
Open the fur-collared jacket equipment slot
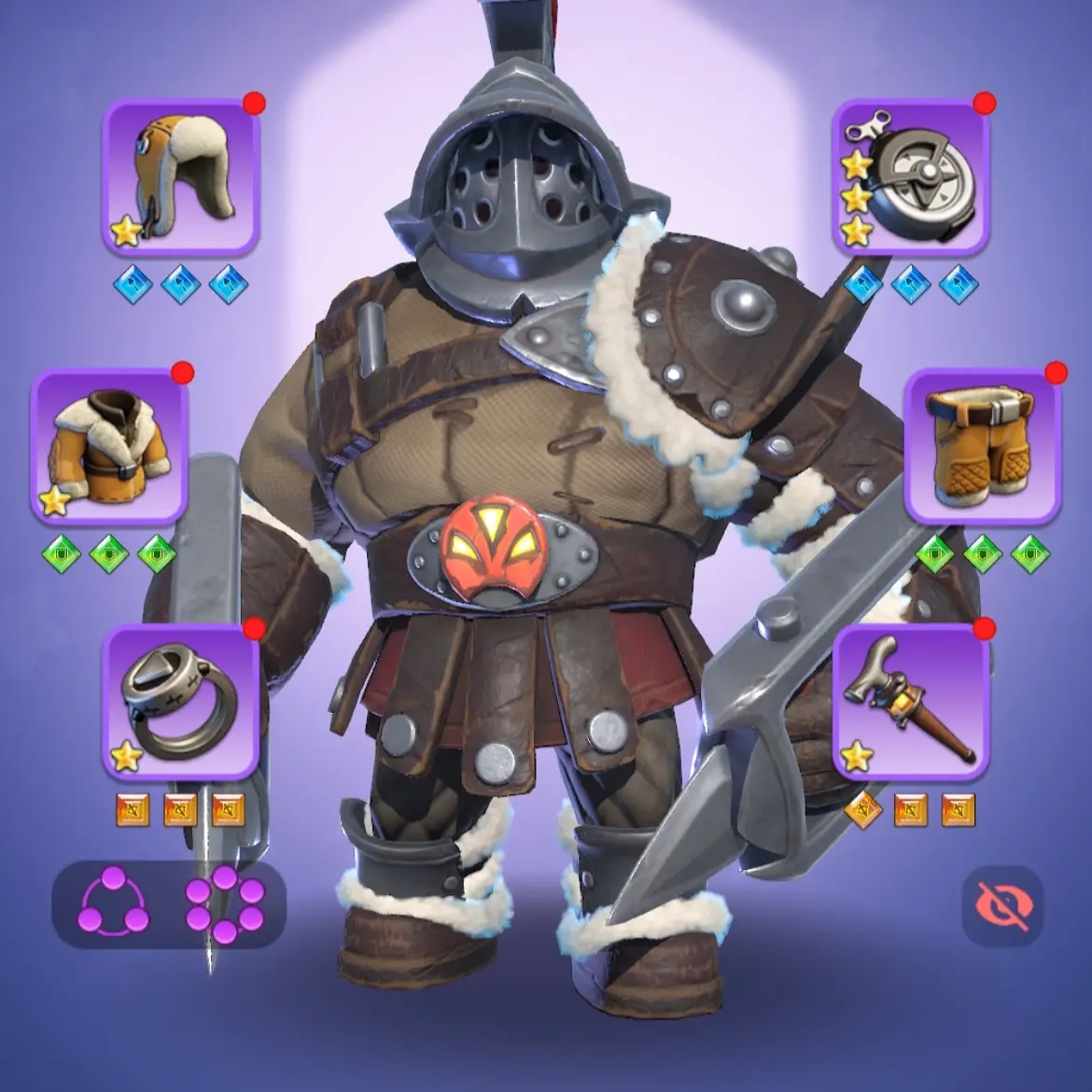point(110,445)
